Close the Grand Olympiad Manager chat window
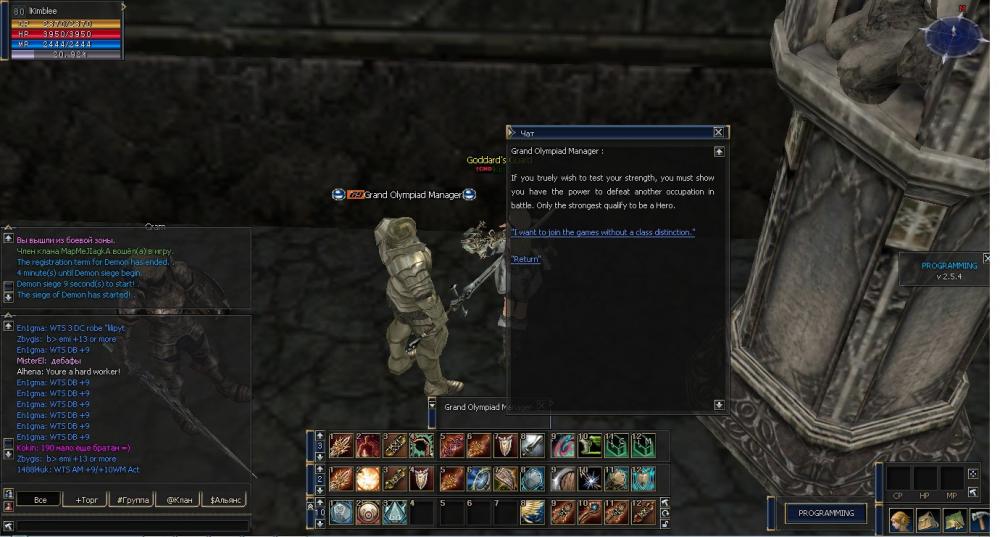The image size is (1000, 537). pos(718,132)
